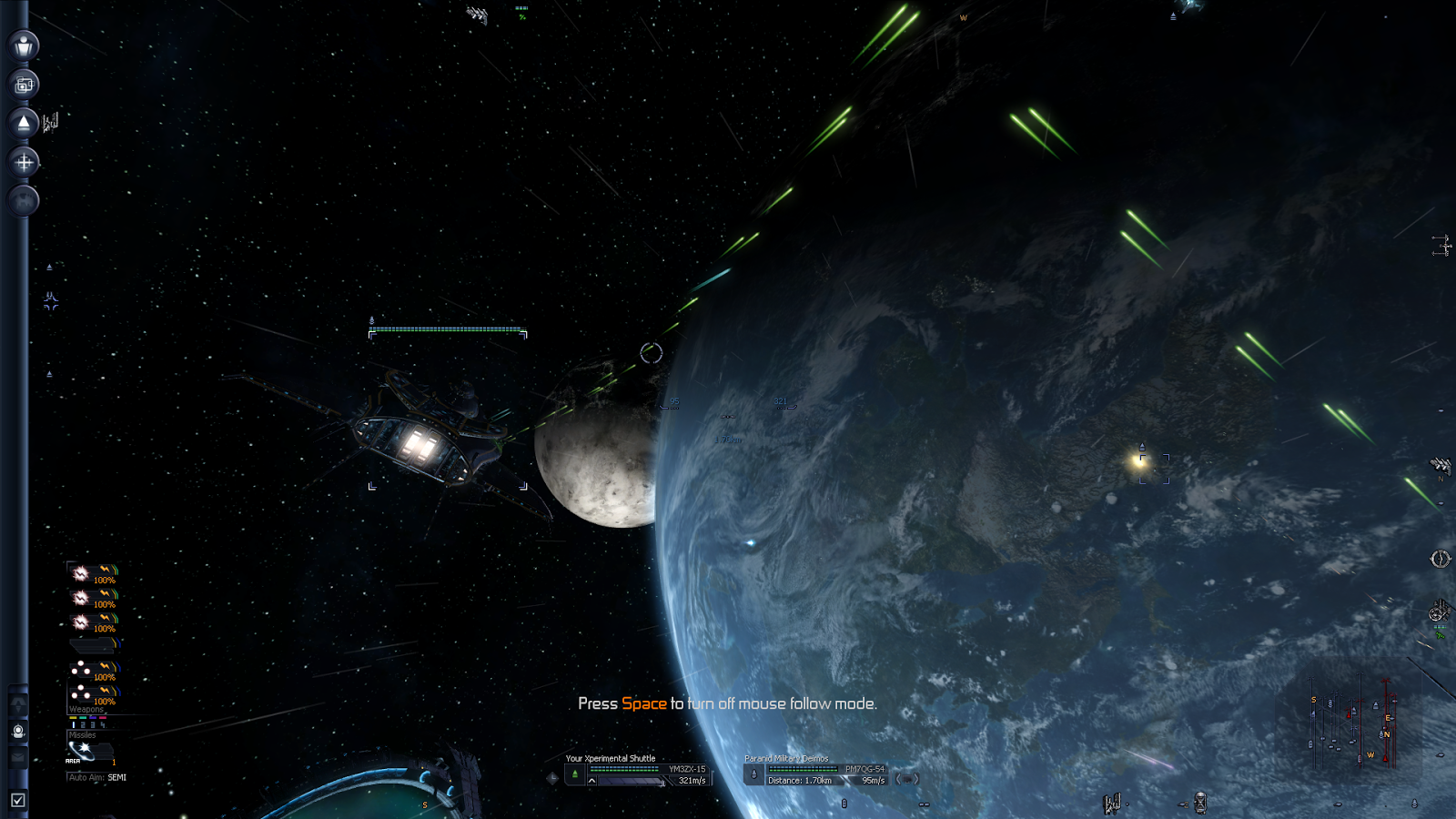Click the camera view sidebar button
The height and width of the screenshot is (819, 1456).
click(24, 85)
